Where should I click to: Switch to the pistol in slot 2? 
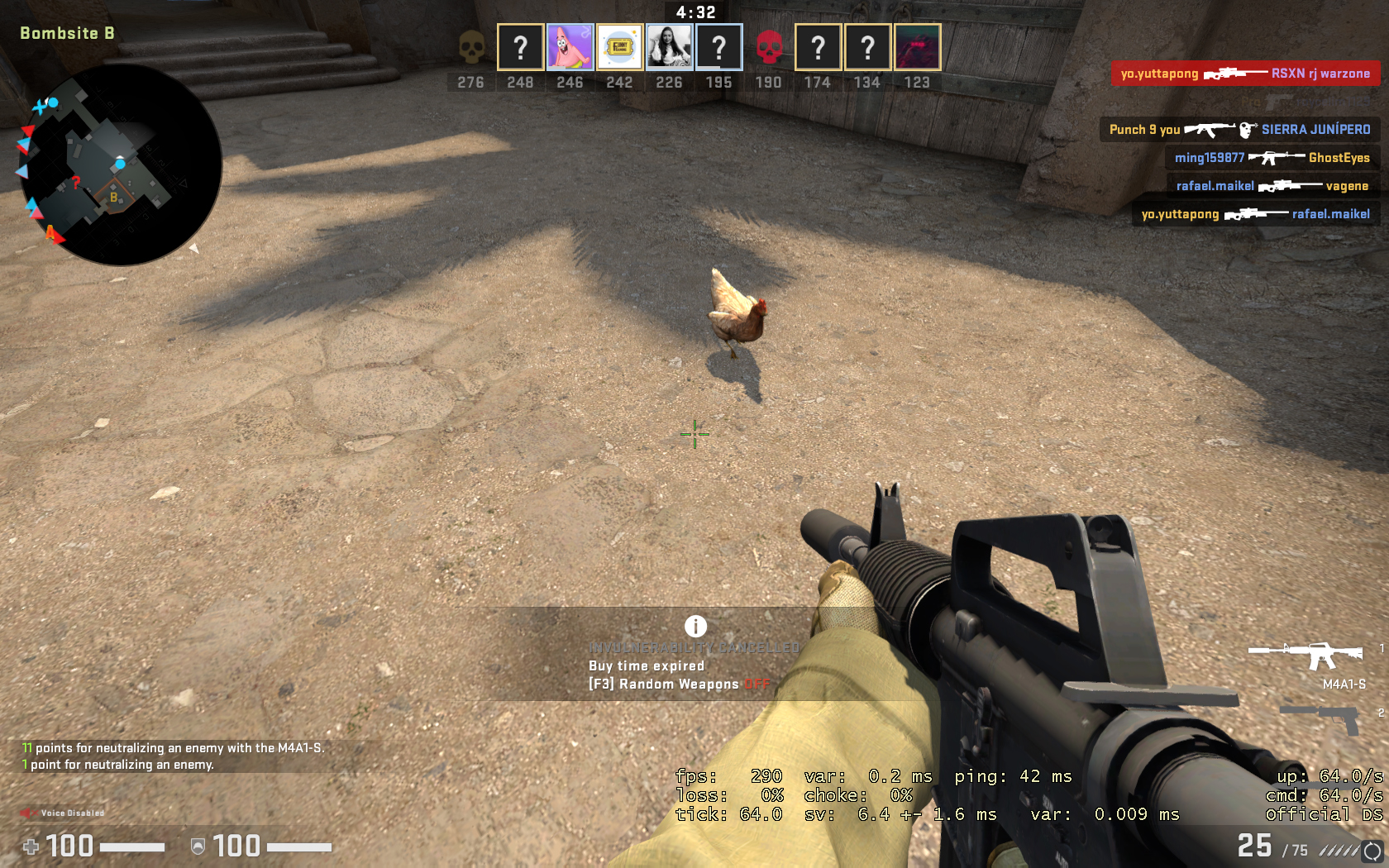tap(1323, 718)
